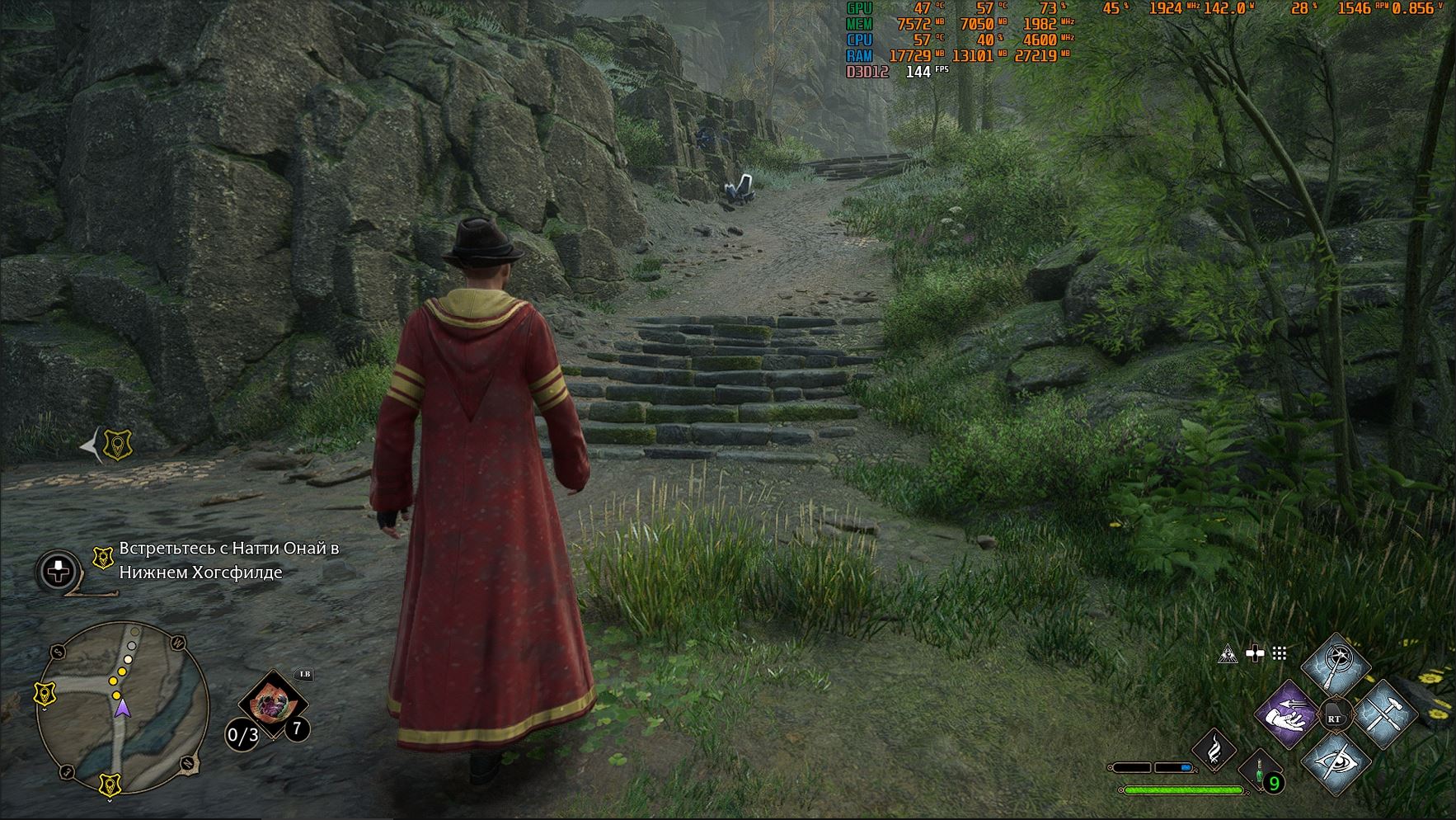Click the quest marker on the minimap's left edge
Image resolution: width=1456 pixels, height=820 pixels.
(x=45, y=695)
